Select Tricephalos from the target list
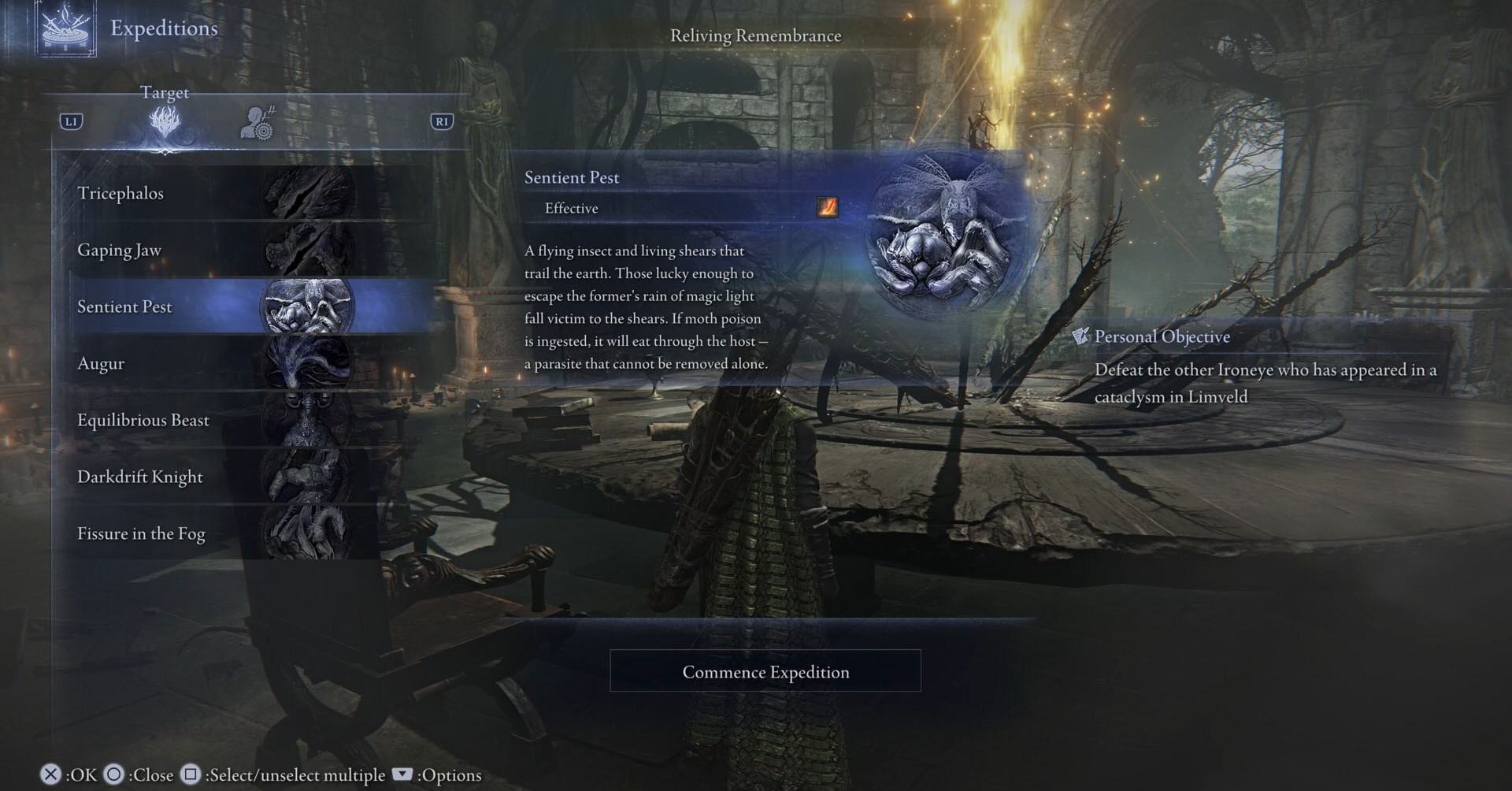Screen dimensions: 1512x791 [122, 193]
